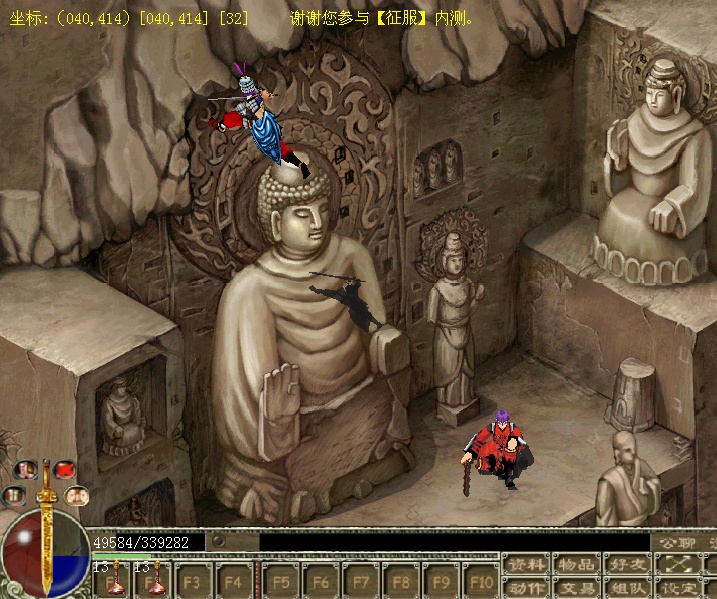Screen dimensions: 717x599
Task: Open the 物品 inventory panel
Action: [x=577, y=565]
